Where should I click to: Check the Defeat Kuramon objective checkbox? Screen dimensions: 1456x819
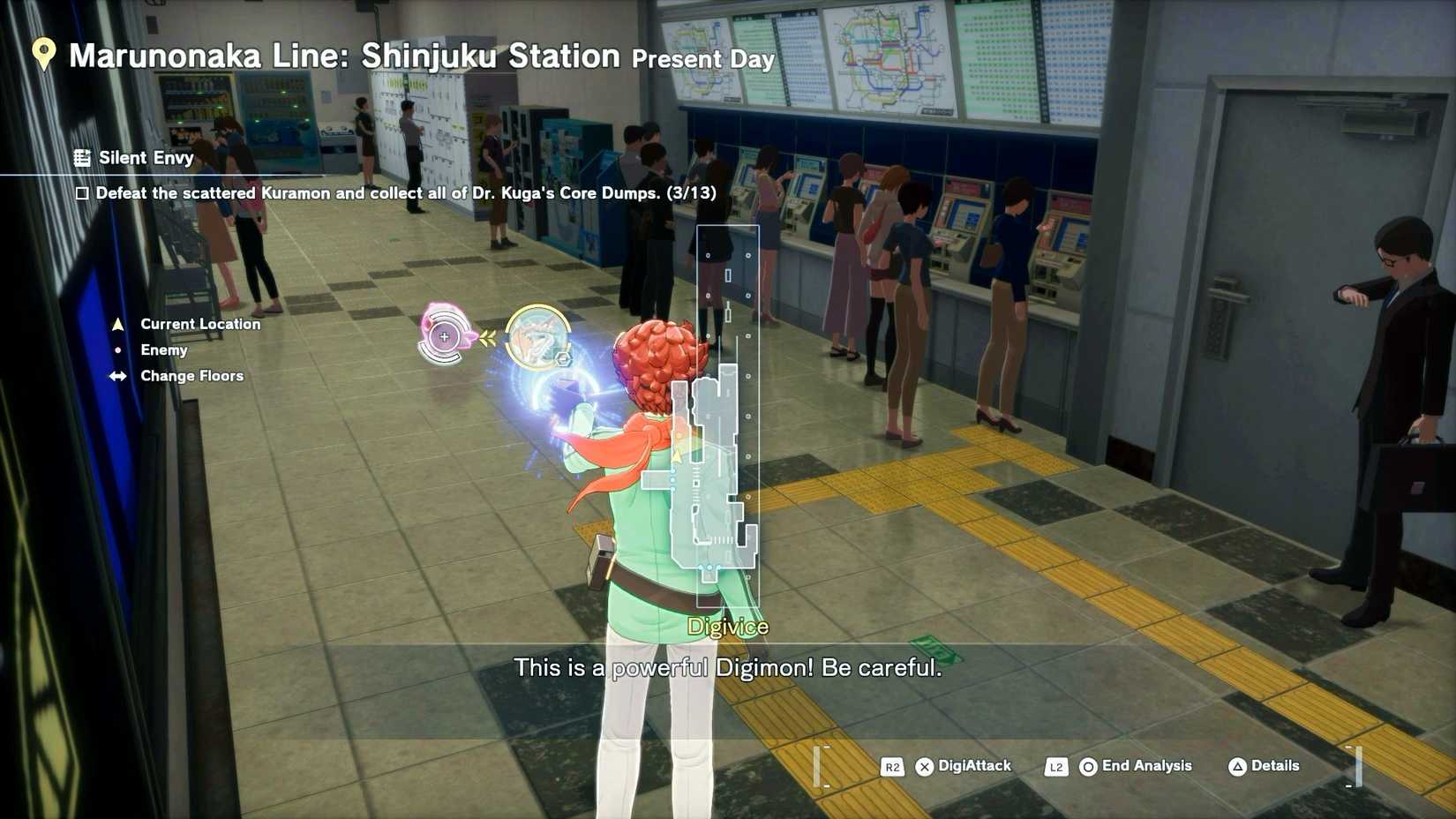point(82,192)
